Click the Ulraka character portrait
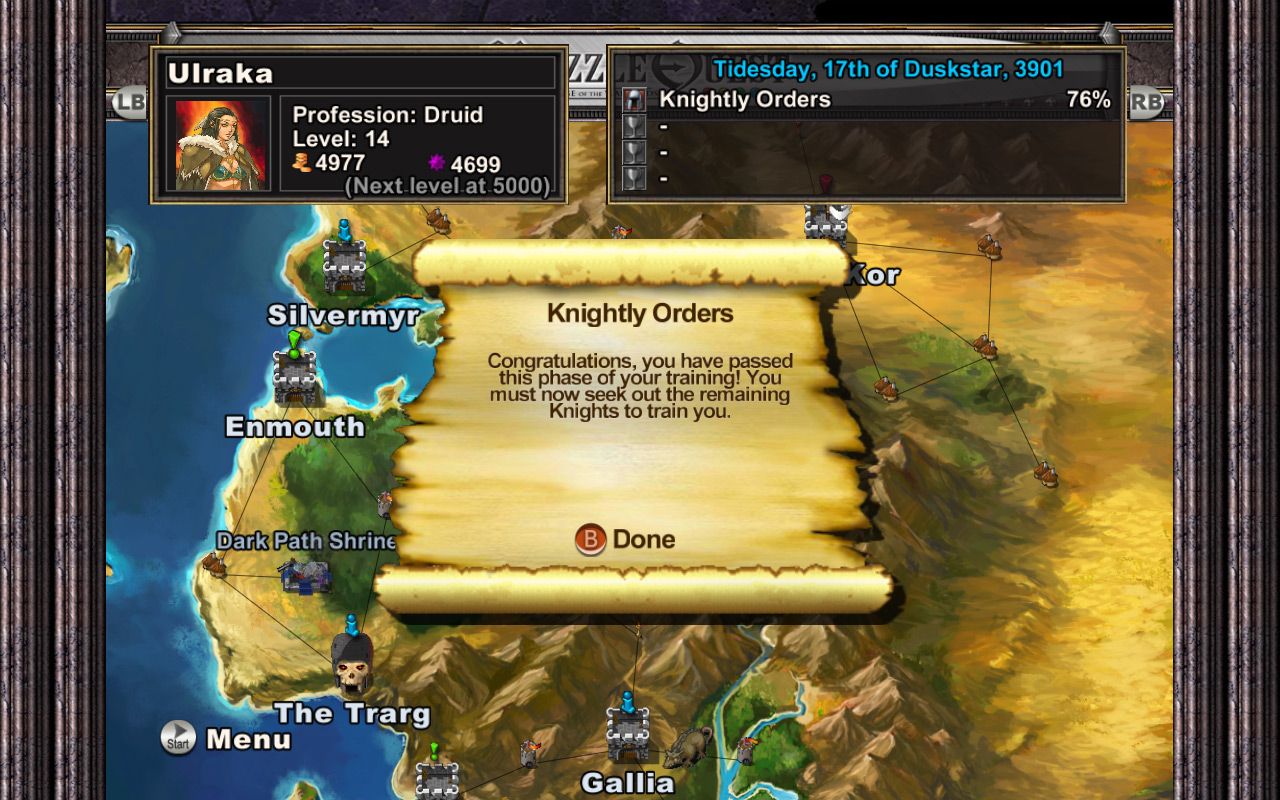The height and width of the screenshot is (800, 1280). 222,143
